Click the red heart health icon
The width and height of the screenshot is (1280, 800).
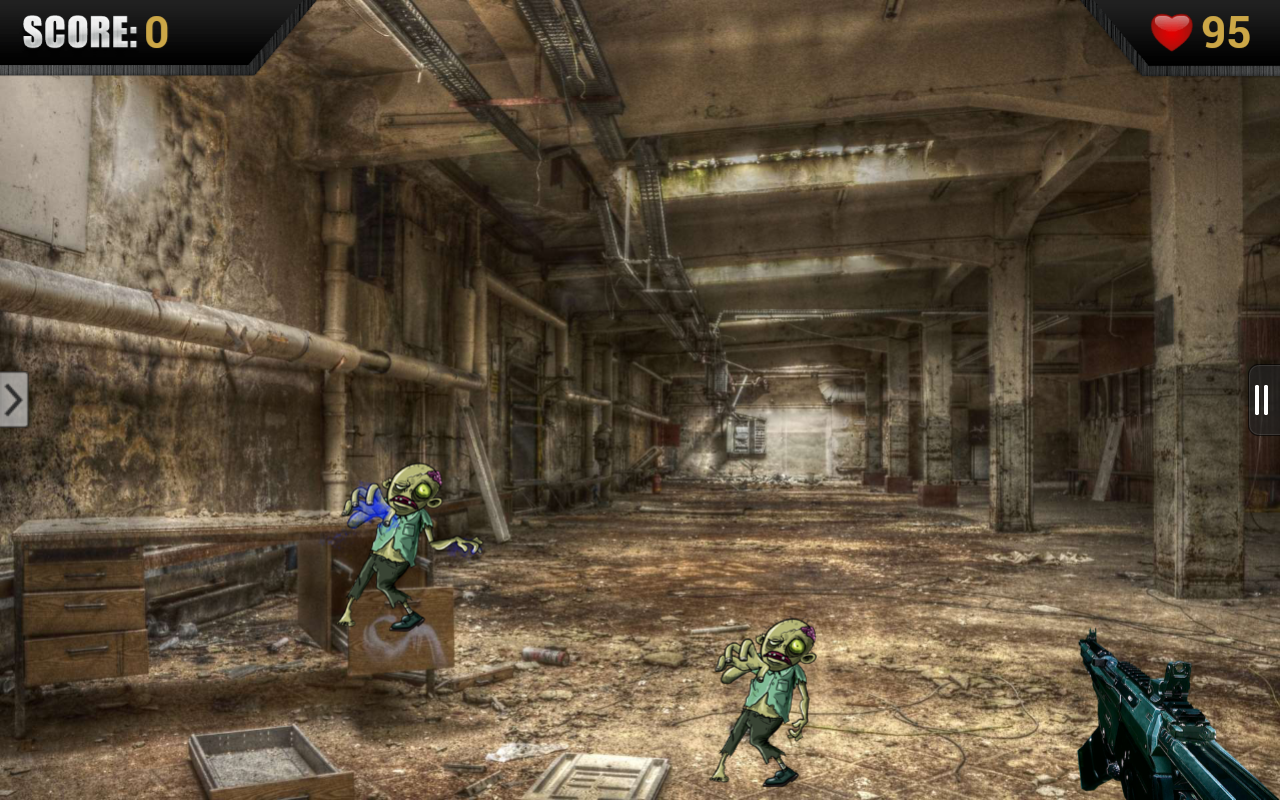[1173, 33]
